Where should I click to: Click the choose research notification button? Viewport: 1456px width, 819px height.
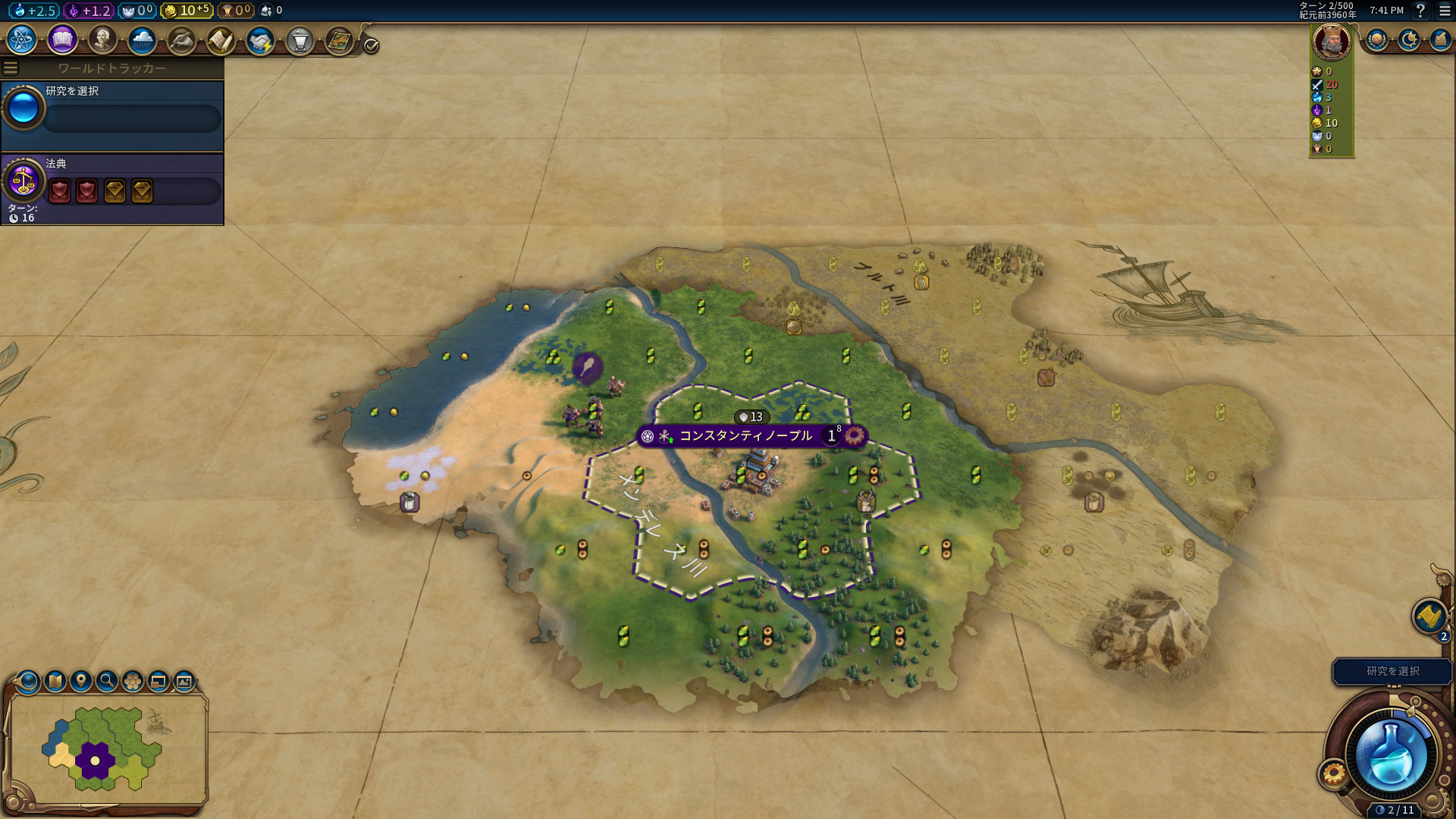(1392, 671)
